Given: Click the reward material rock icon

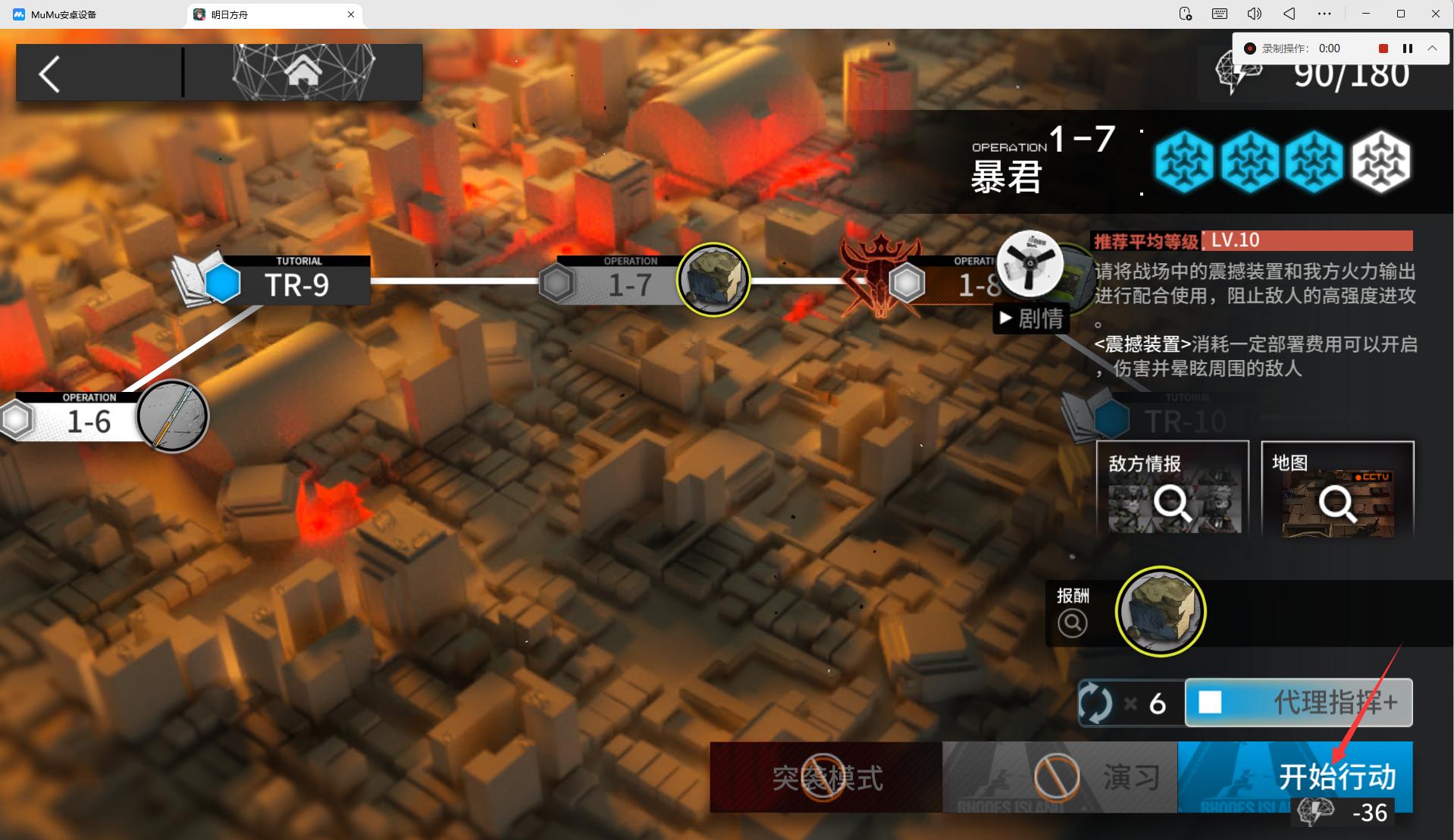Looking at the screenshot, I should pyautogui.click(x=1160, y=611).
